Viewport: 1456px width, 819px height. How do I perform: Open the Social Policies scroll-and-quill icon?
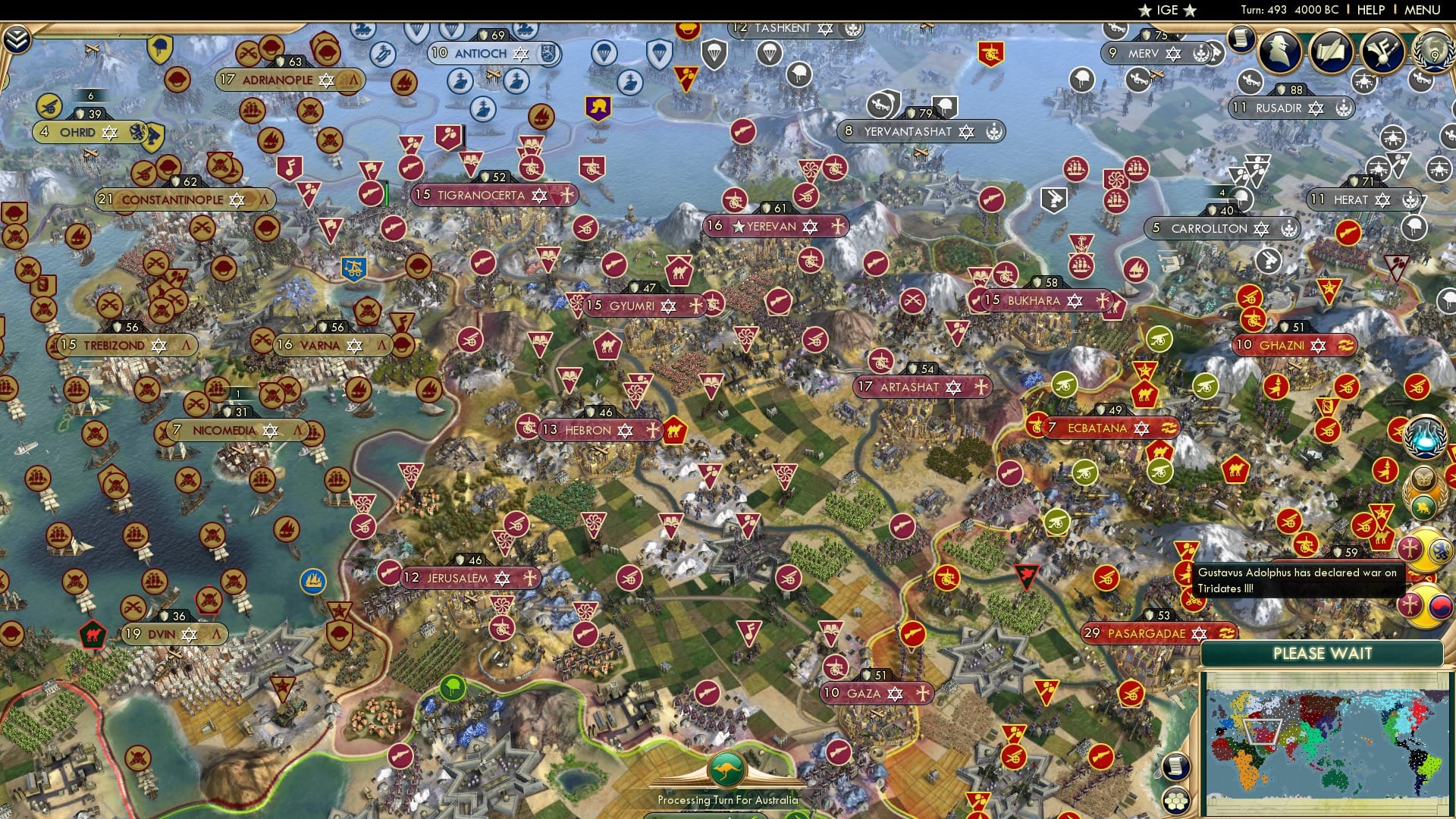pyautogui.click(x=1332, y=52)
